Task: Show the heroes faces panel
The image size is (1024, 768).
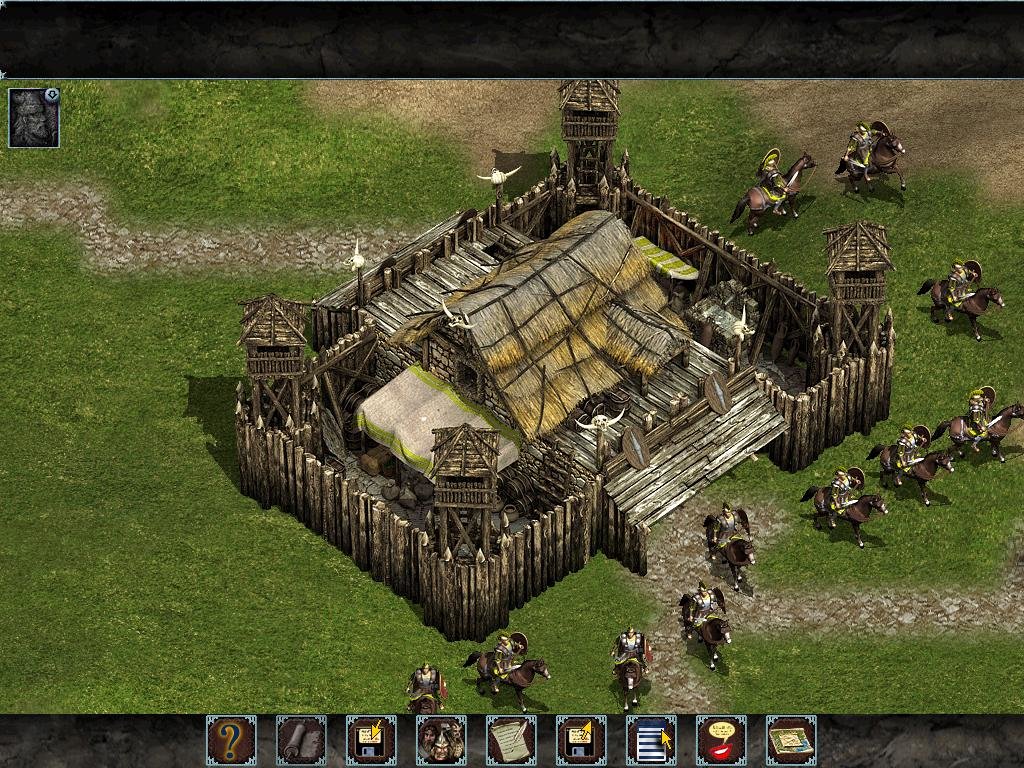Action: point(441,740)
